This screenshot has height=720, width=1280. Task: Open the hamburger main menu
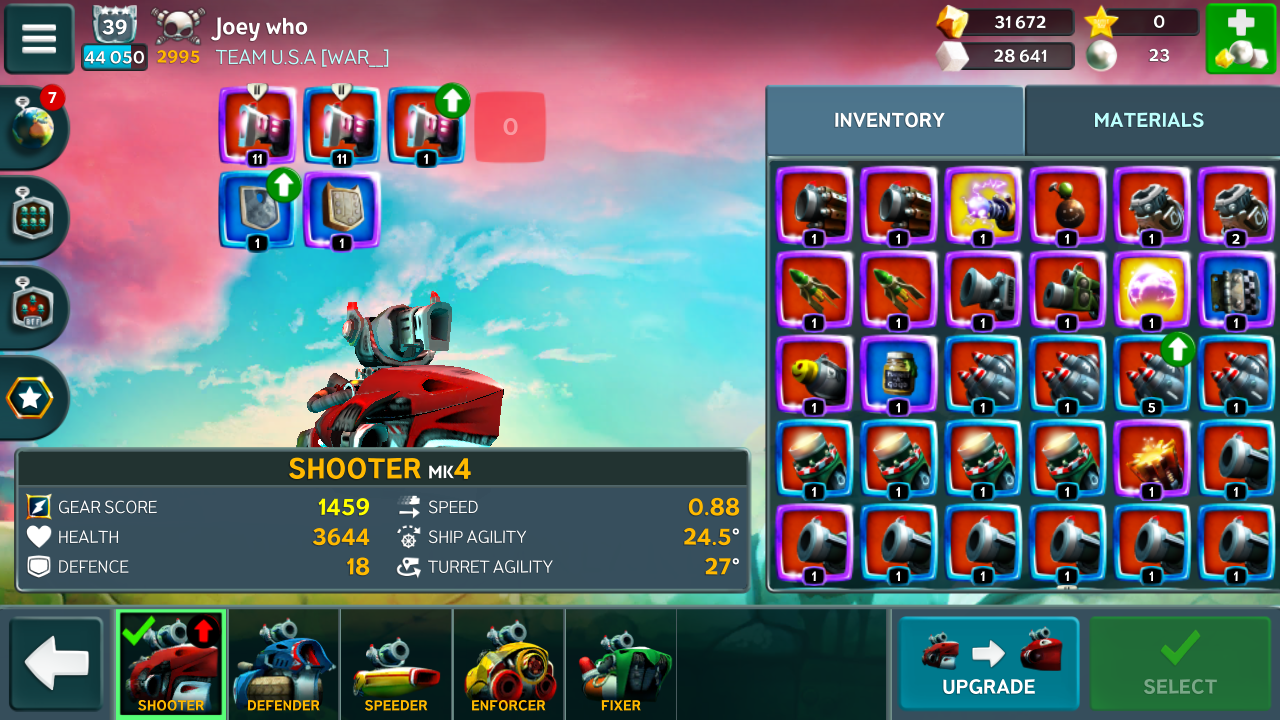[x=39, y=39]
